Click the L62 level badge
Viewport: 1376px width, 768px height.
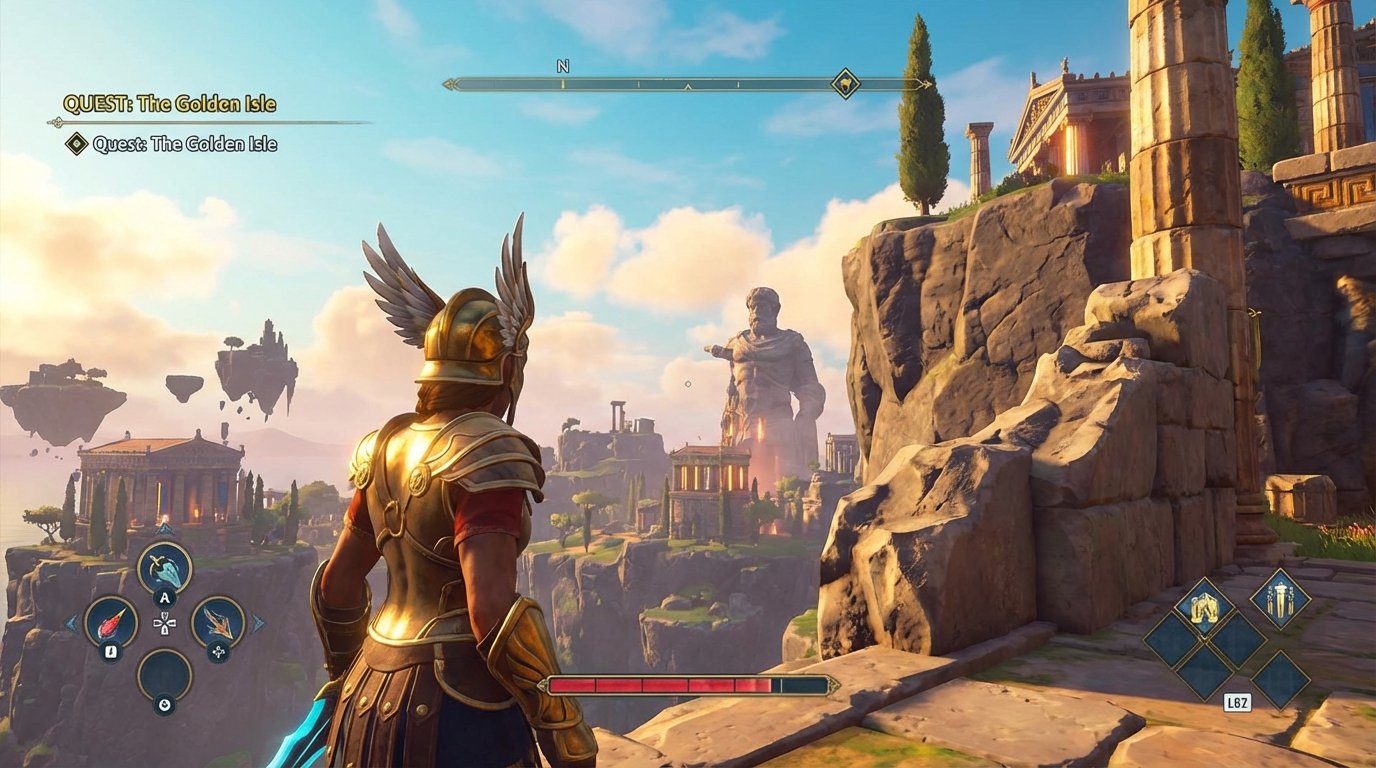[1238, 701]
